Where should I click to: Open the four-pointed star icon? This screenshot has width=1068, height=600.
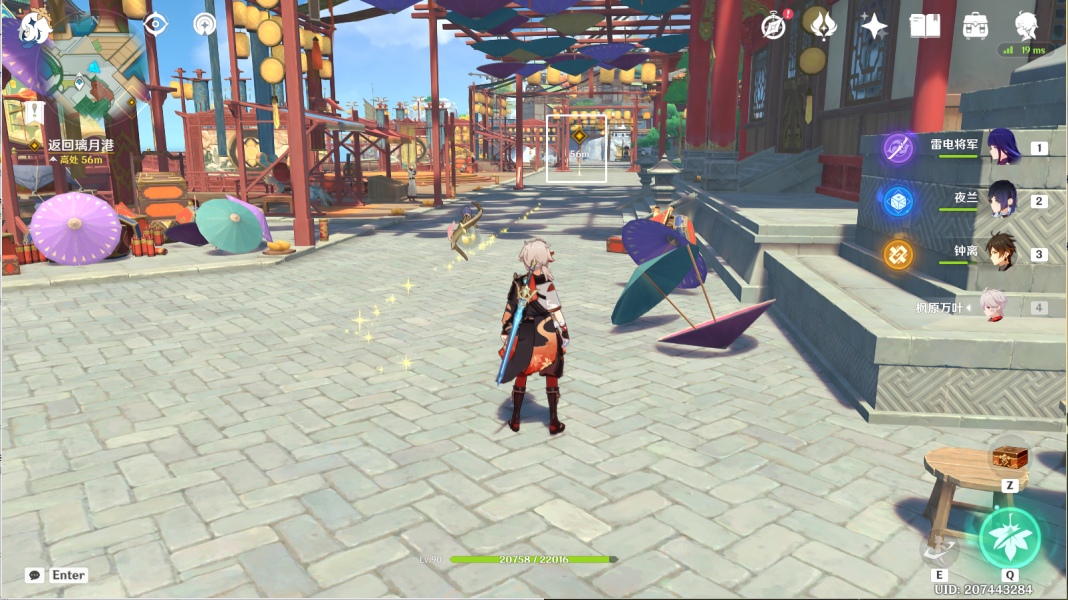(x=874, y=26)
